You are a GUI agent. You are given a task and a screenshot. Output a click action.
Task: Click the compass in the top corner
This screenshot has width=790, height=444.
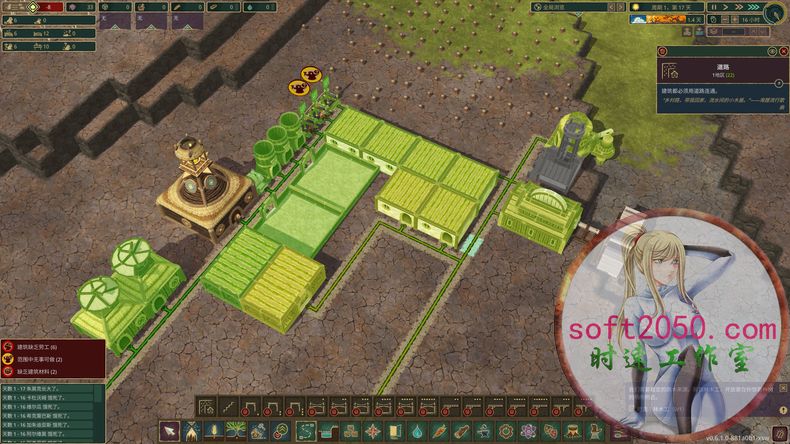pyautogui.click(x=774, y=14)
